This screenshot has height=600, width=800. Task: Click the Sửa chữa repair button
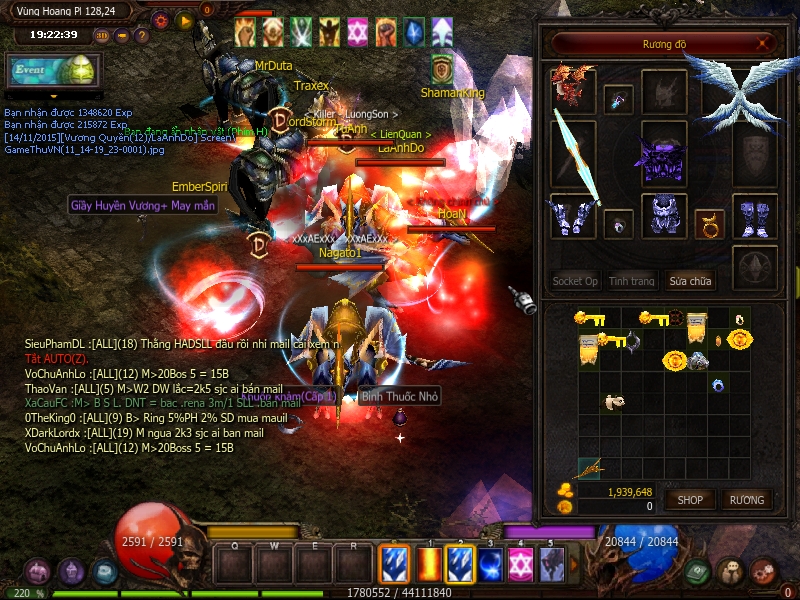pos(692,281)
